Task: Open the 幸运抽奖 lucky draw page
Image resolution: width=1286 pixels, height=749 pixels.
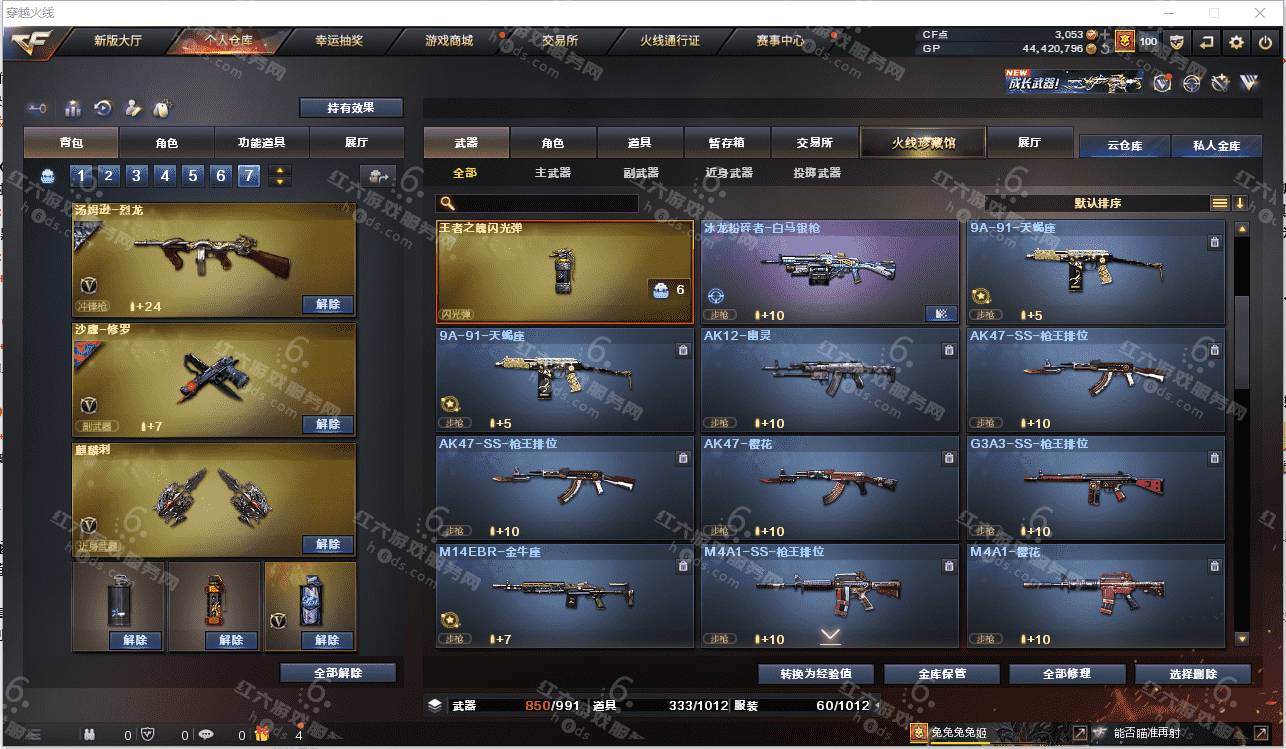Action: [x=339, y=41]
